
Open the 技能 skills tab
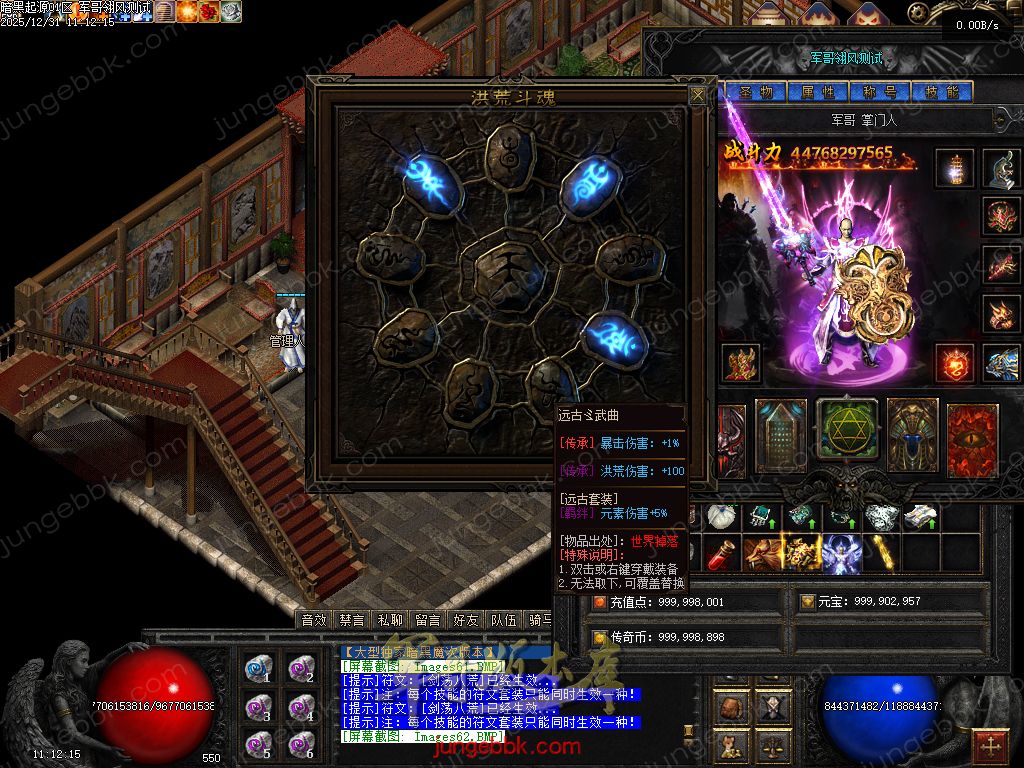pyautogui.click(x=942, y=92)
